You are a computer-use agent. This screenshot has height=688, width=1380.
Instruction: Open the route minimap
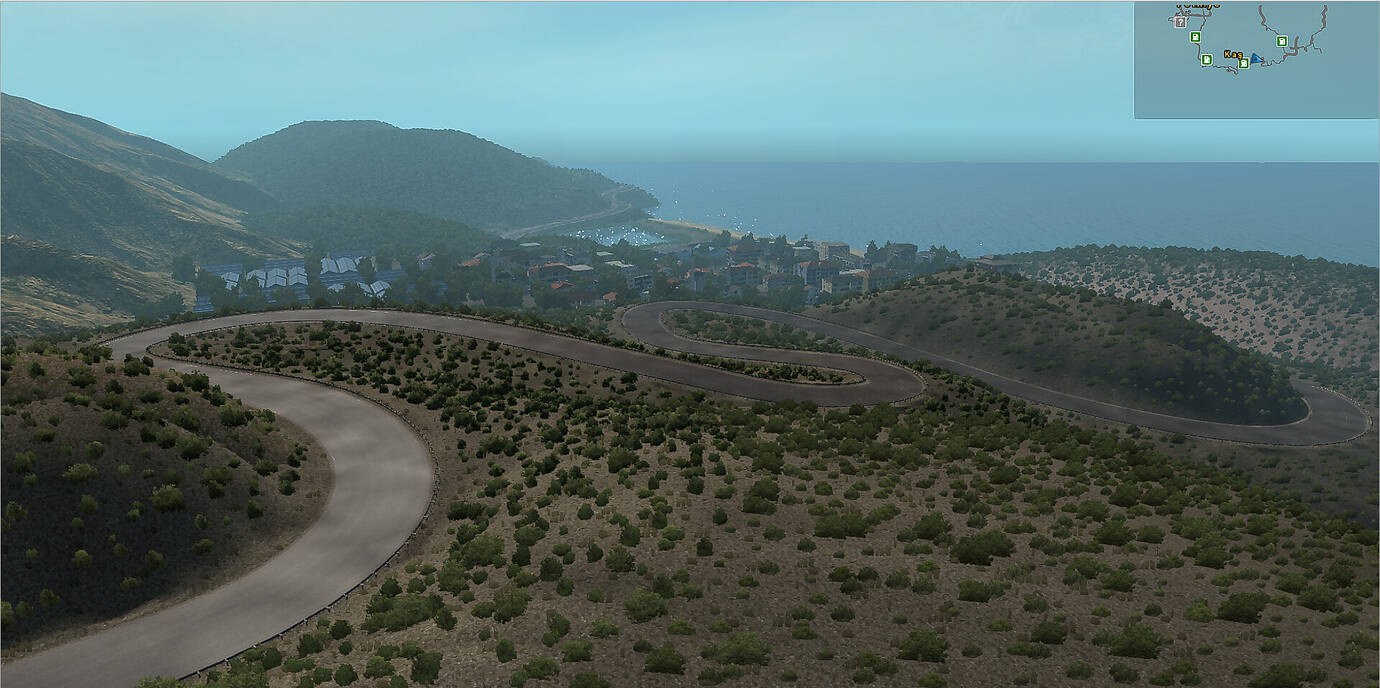tap(1256, 60)
